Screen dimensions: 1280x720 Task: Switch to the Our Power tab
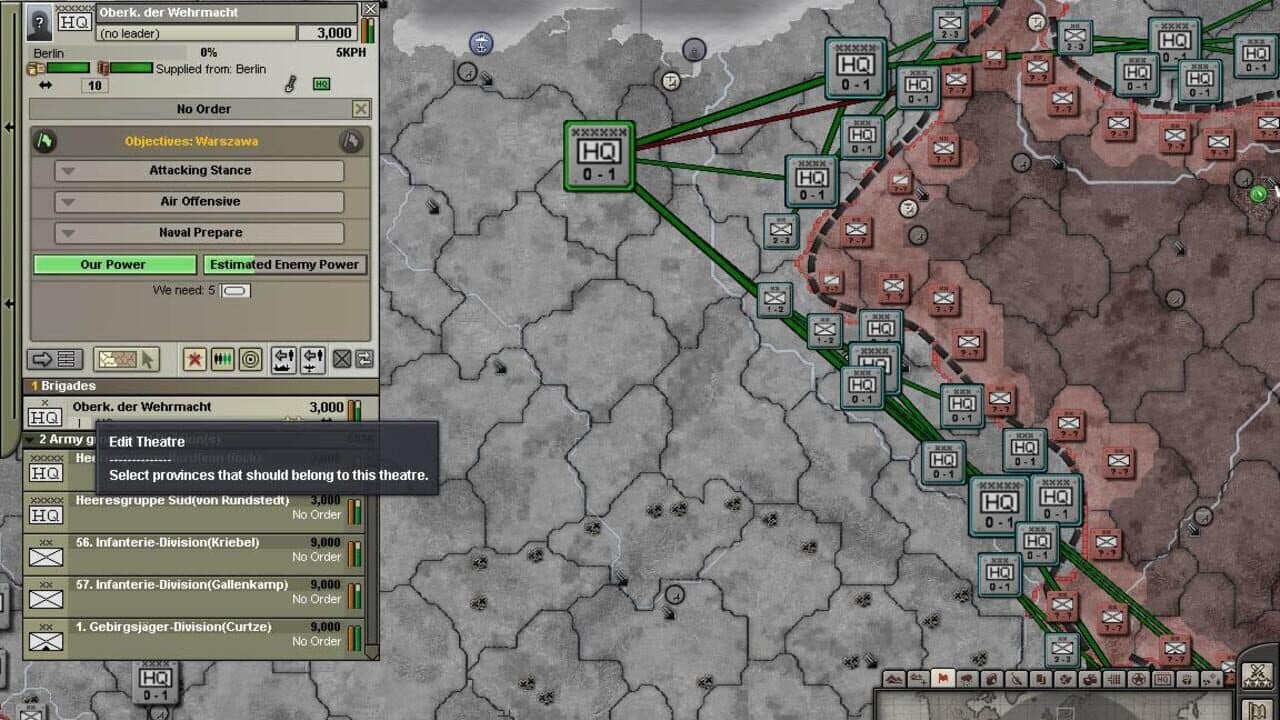(113, 264)
